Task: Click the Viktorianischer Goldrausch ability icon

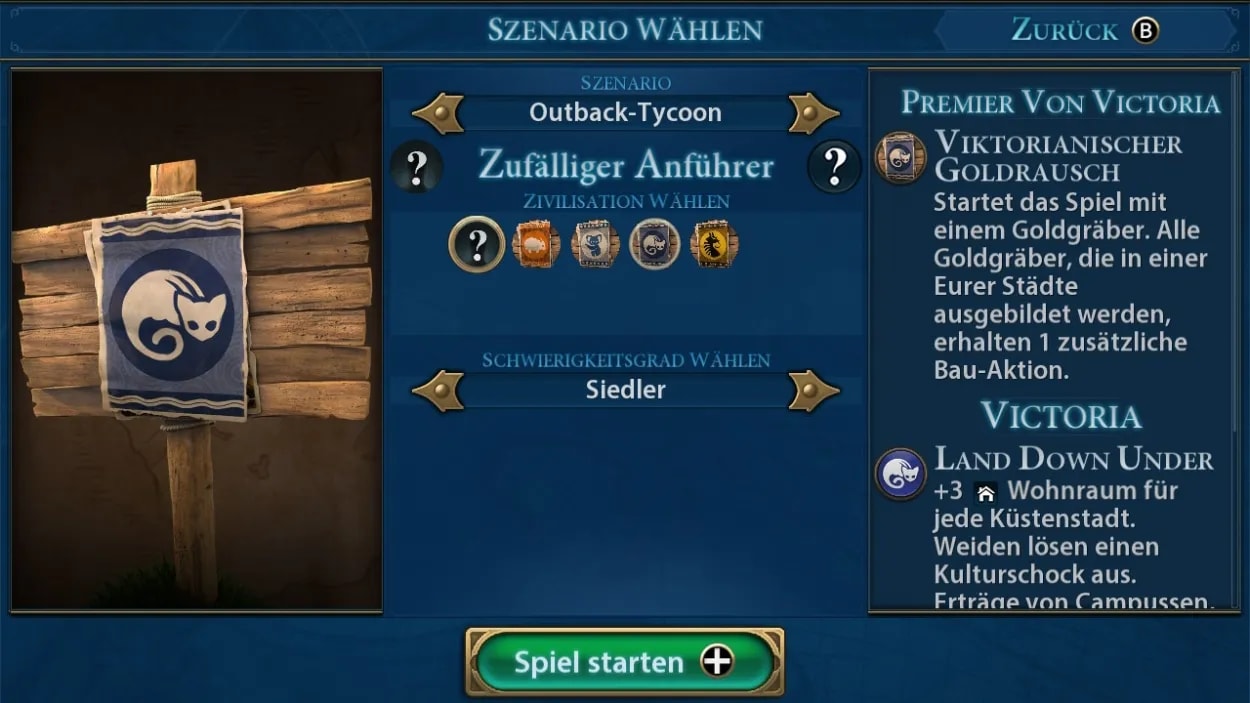Action: pyautogui.click(x=899, y=158)
